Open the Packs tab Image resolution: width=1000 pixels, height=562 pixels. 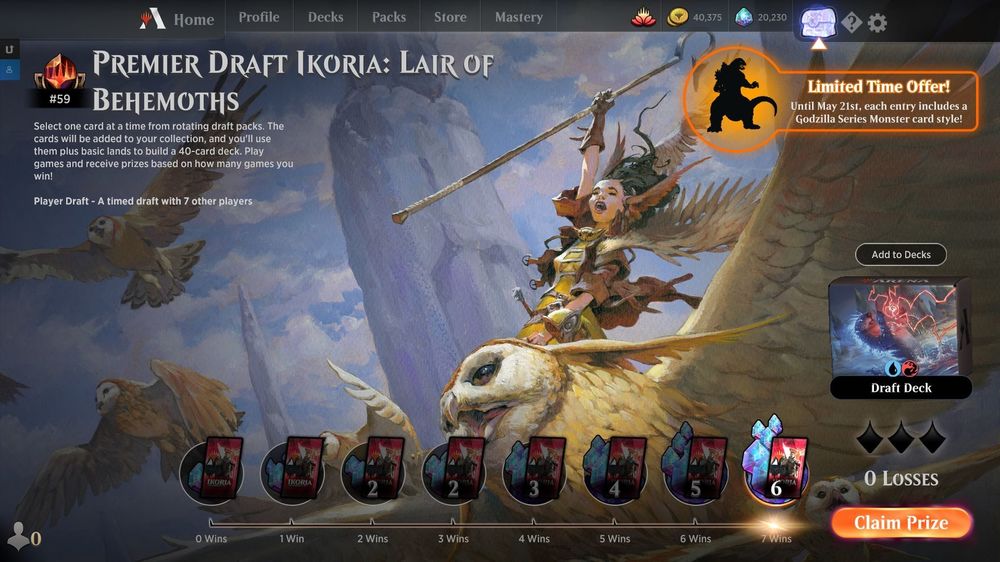click(389, 17)
